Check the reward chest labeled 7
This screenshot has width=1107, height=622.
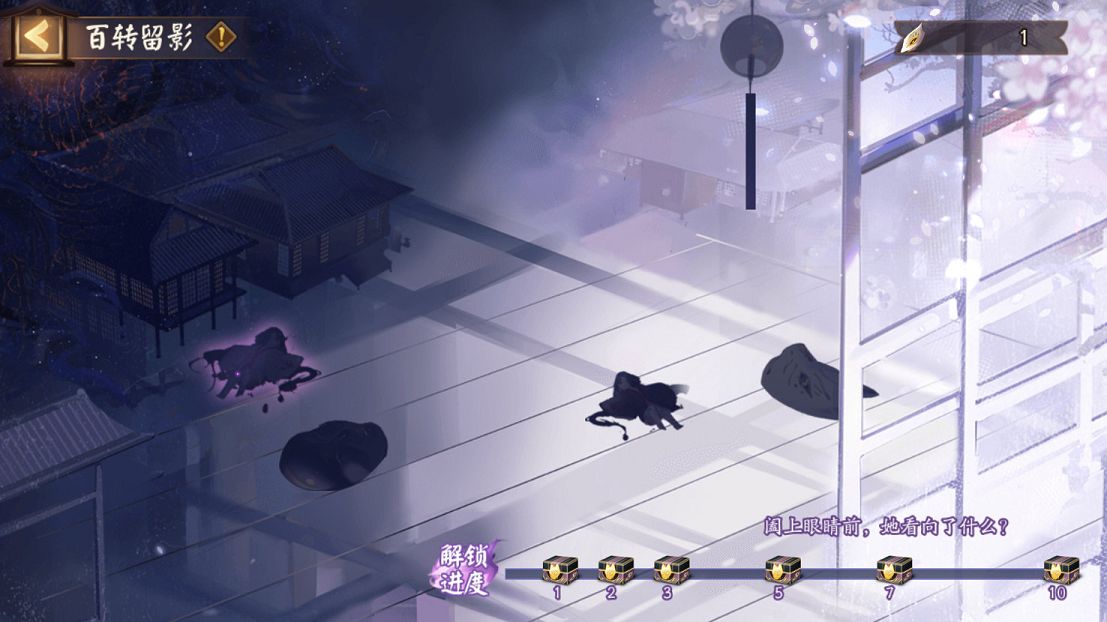(x=890, y=571)
